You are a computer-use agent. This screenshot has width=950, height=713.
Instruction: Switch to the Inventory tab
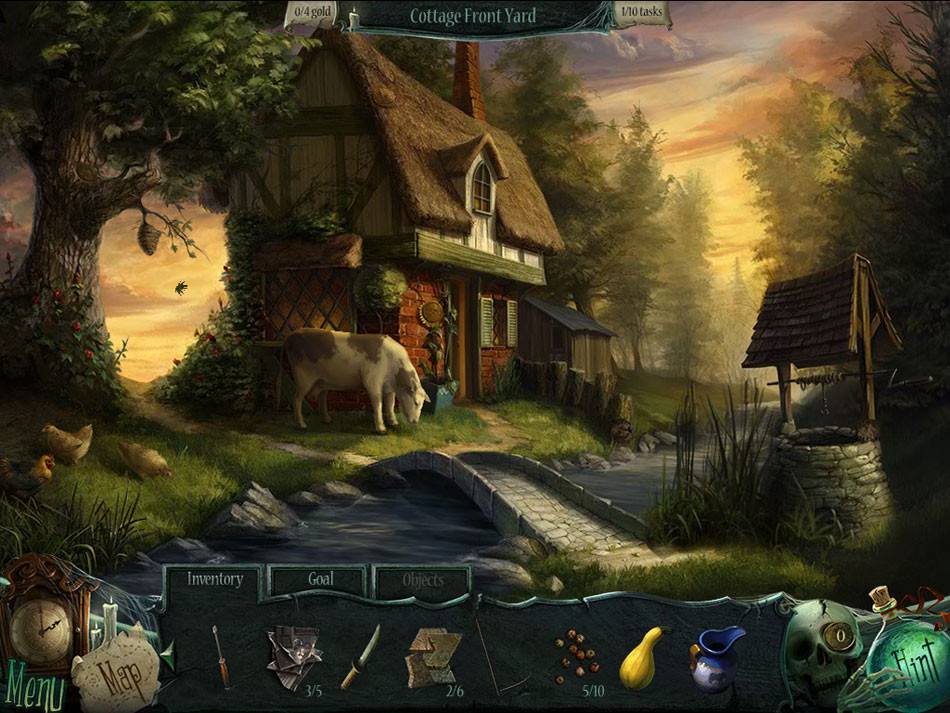click(214, 579)
